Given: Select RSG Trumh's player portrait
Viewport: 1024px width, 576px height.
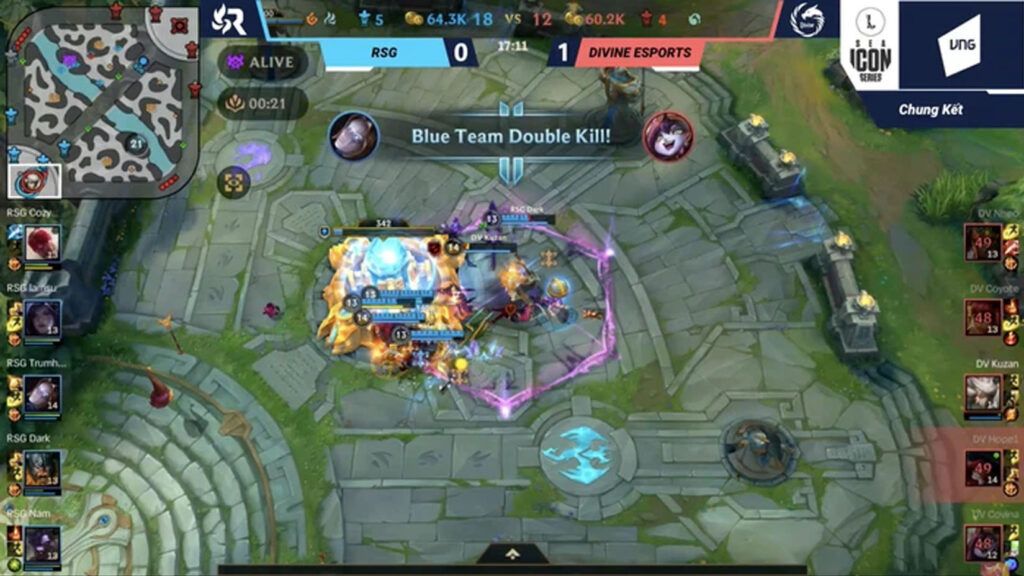Looking at the screenshot, I should 43,392.
